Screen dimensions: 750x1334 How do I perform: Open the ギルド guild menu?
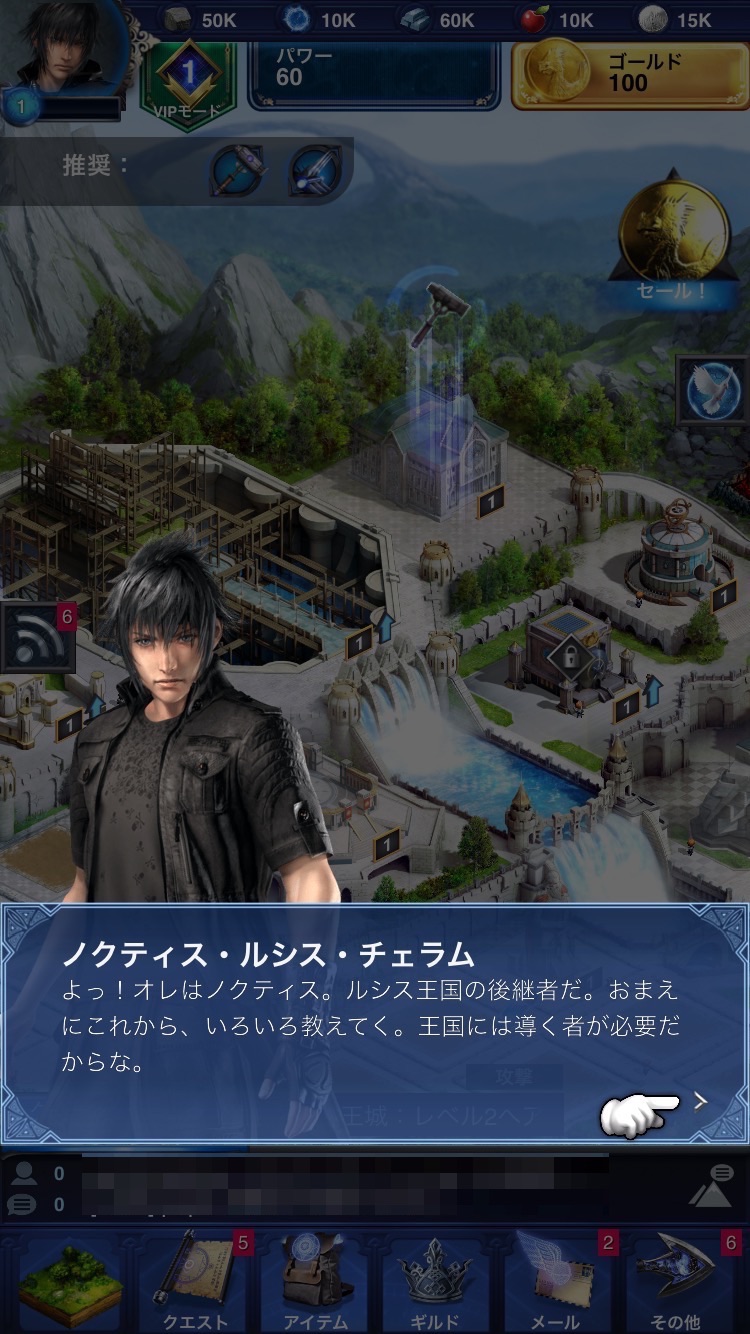tap(436, 1280)
